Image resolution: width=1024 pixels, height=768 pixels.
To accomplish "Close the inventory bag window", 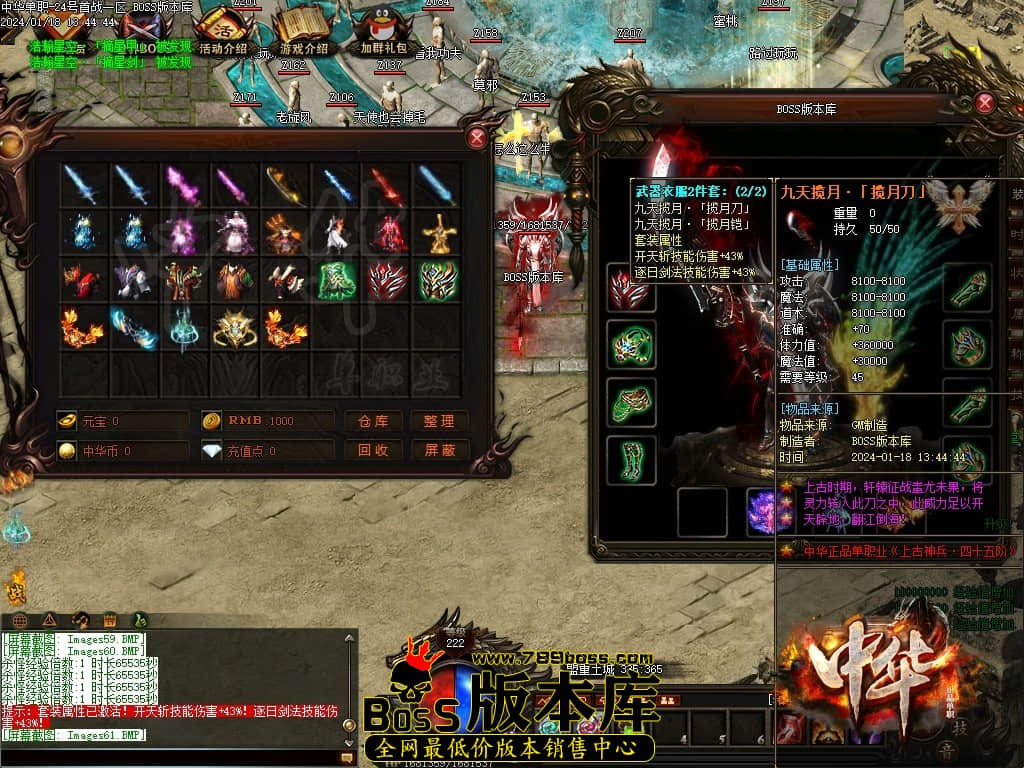I will (x=477, y=138).
